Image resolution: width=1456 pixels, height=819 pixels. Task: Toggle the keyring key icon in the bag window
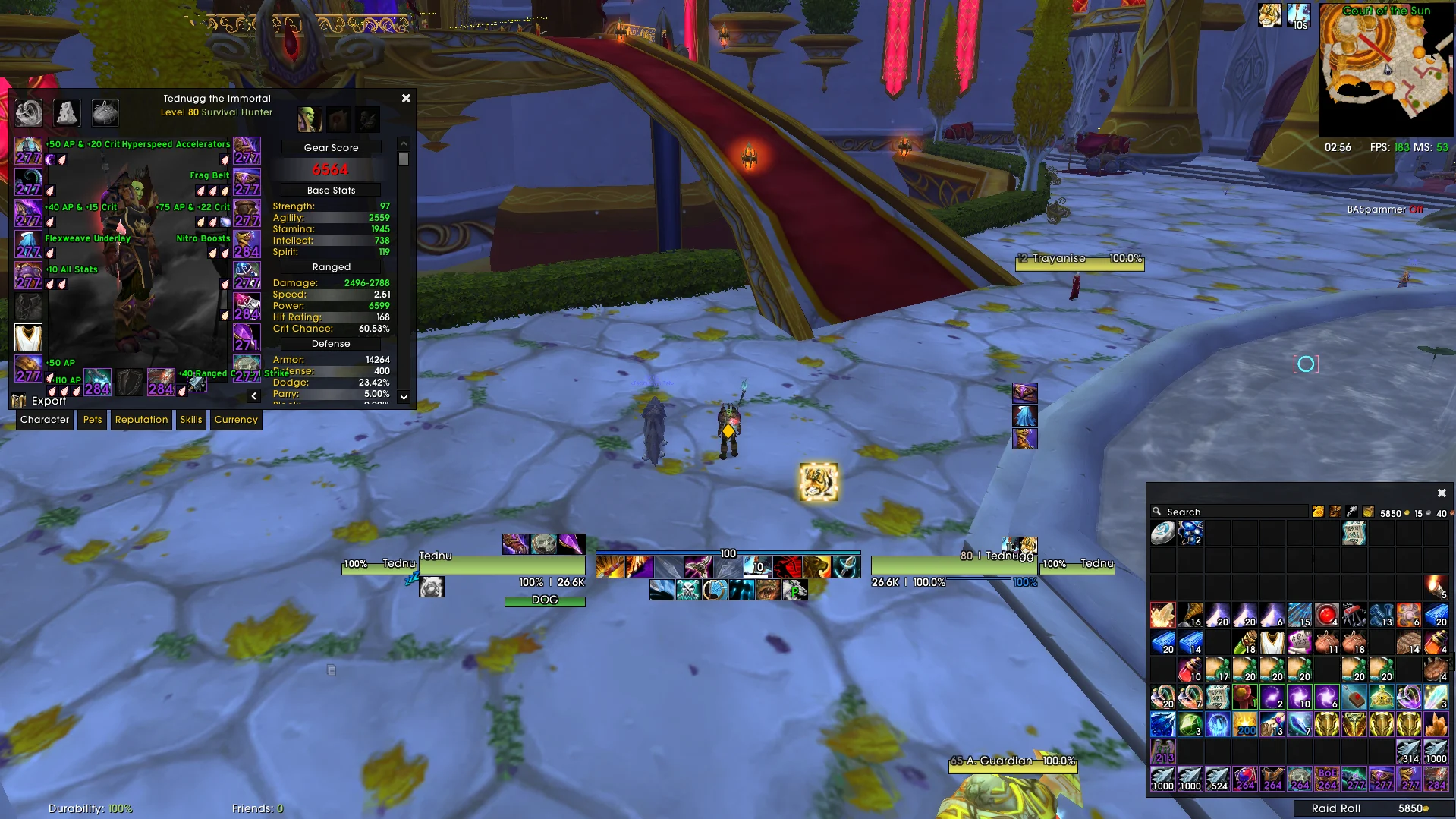pos(1351,512)
